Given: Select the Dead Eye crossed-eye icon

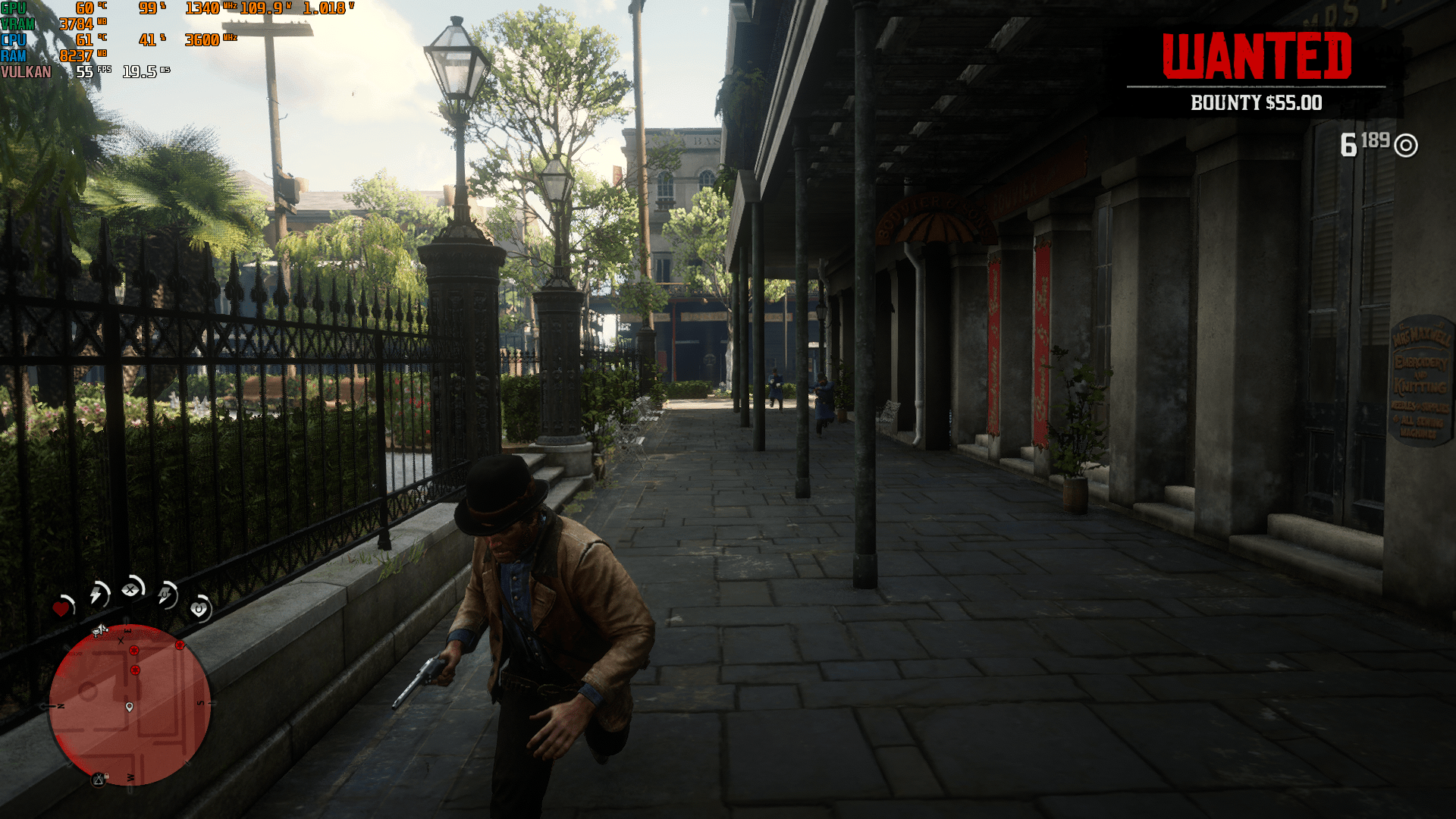Looking at the screenshot, I should [131, 590].
